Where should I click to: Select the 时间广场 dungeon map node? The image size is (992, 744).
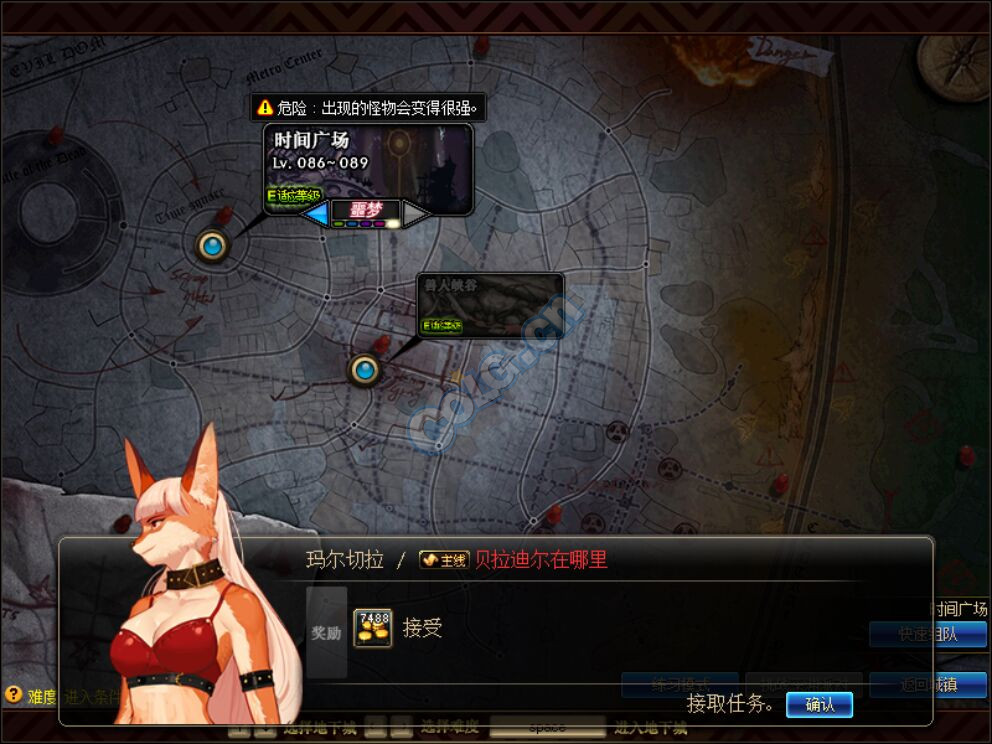tap(212, 245)
